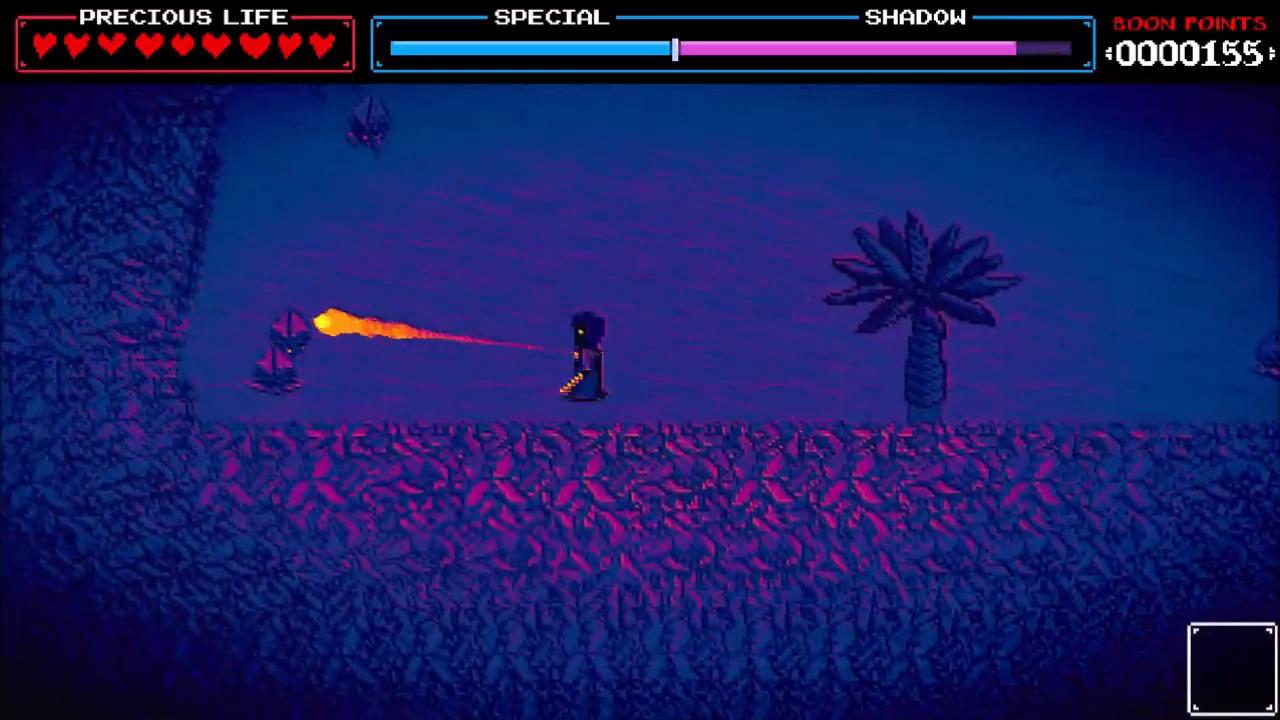Select the last heart on the health bar
The height and width of the screenshot is (720, 1280).
(x=323, y=42)
